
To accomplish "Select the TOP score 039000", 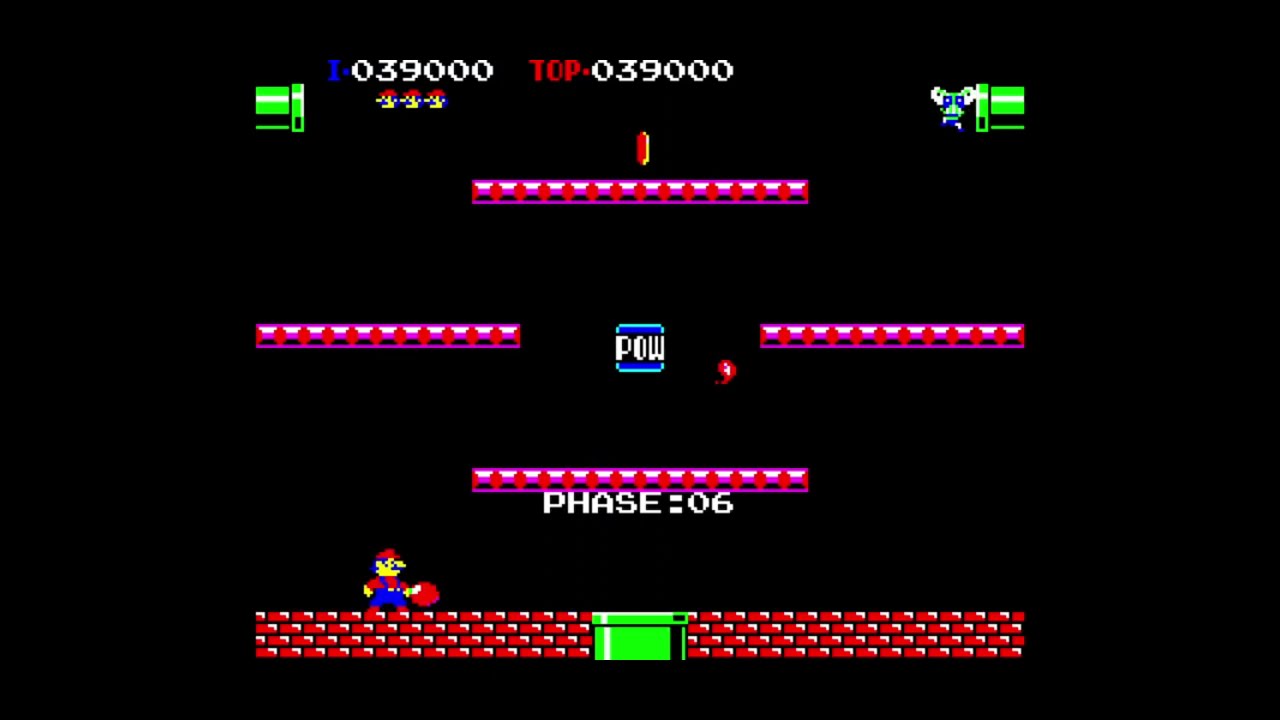I will click(x=663, y=70).
